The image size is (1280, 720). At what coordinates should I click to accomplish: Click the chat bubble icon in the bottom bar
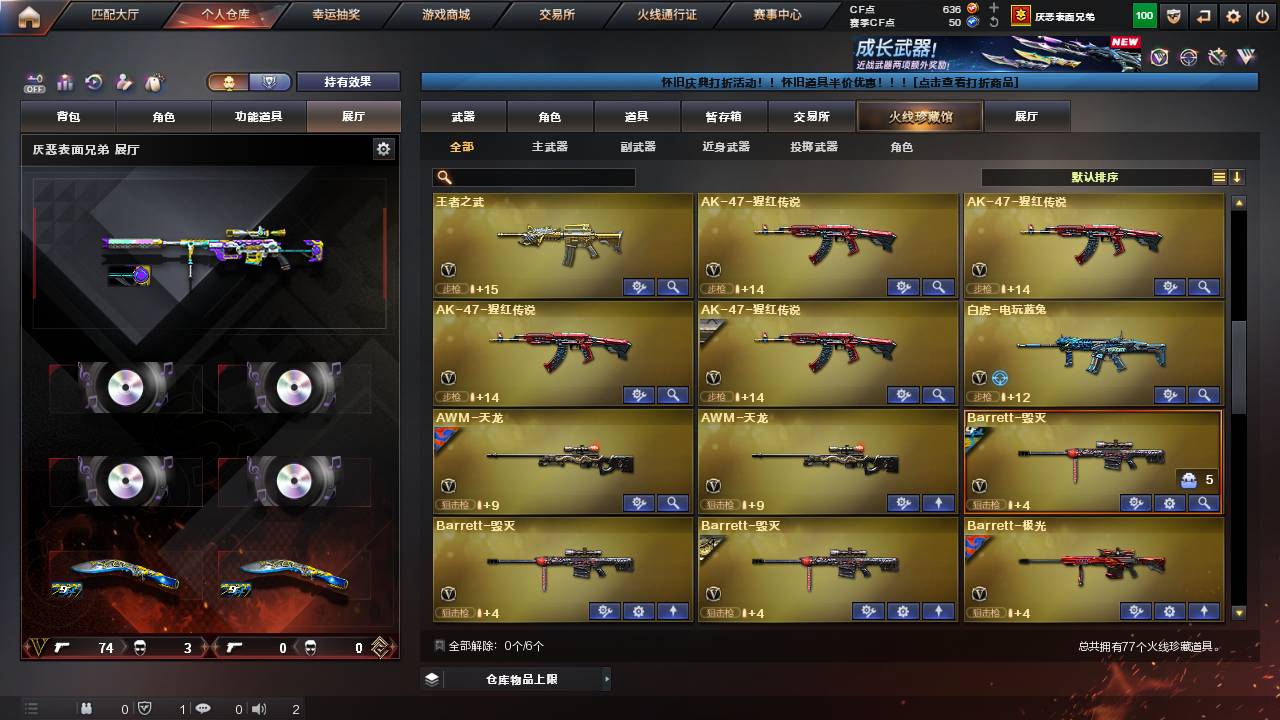[203, 707]
